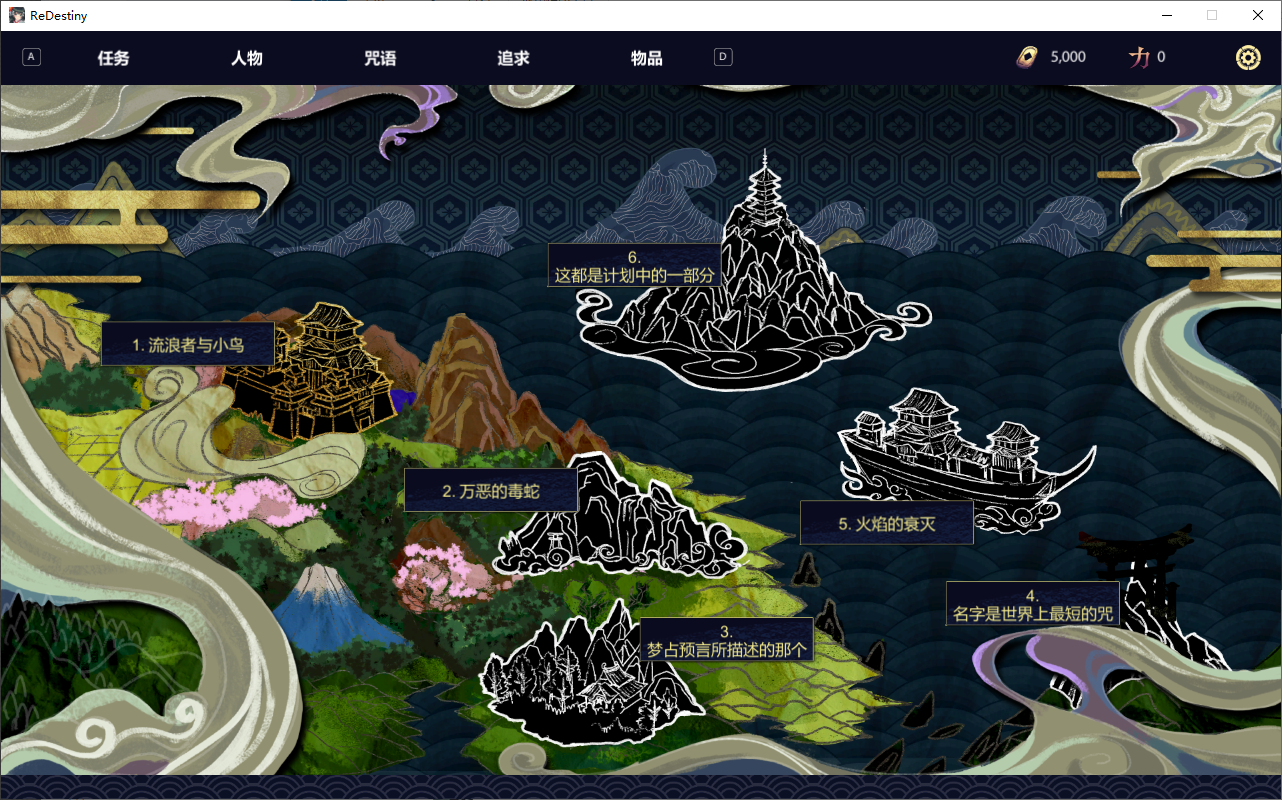Switch to the 人物 tab
Viewport: 1282px width, 800px height.
(x=247, y=58)
